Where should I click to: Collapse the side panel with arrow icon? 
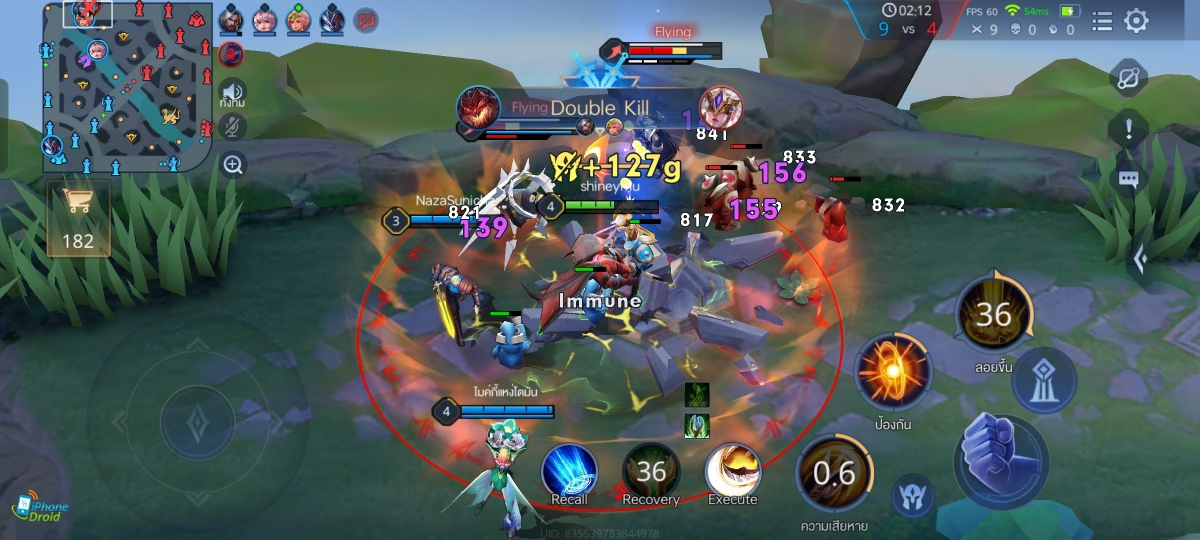(x=1140, y=260)
